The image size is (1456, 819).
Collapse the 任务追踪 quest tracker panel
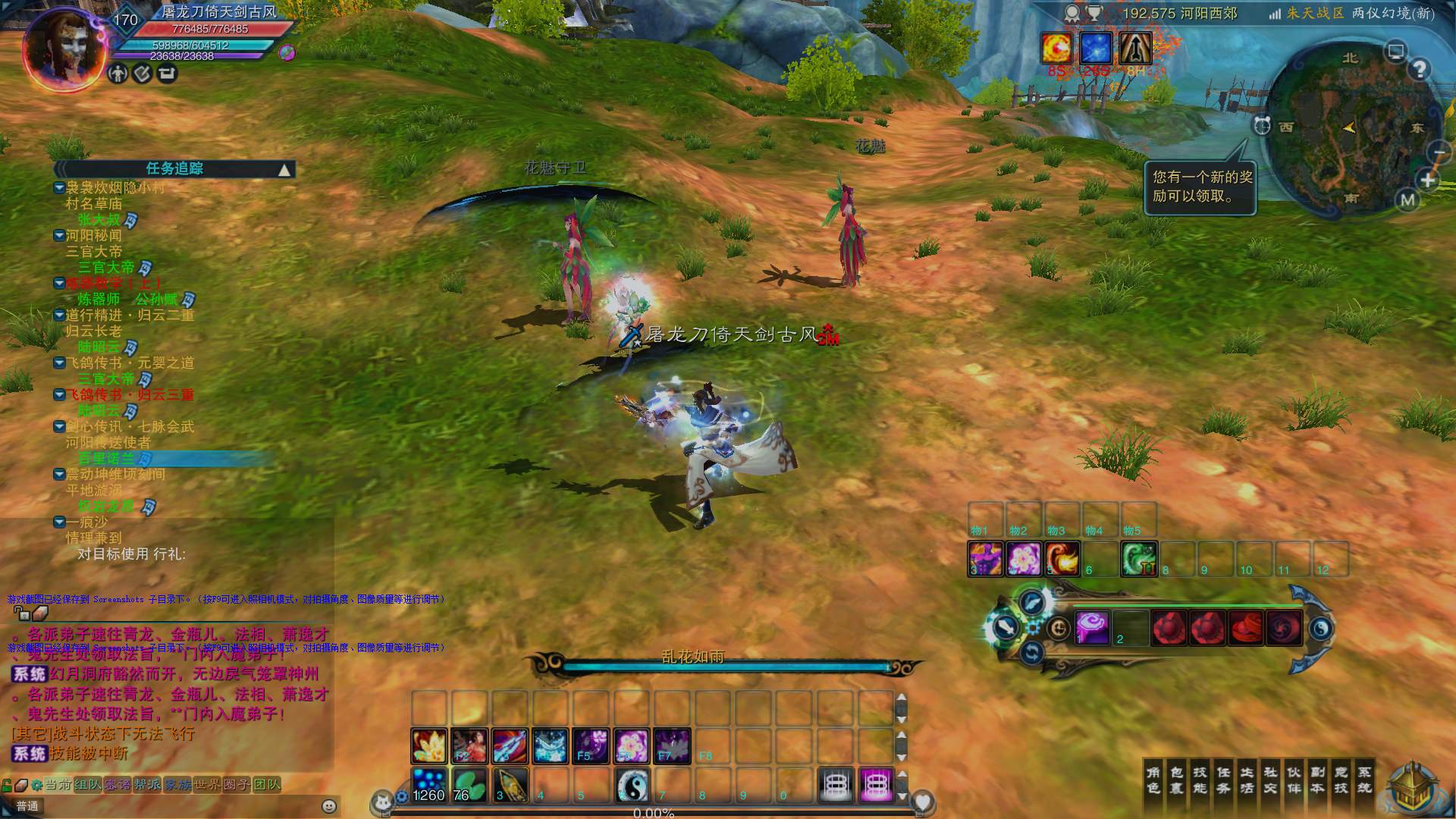pyautogui.click(x=284, y=169)
